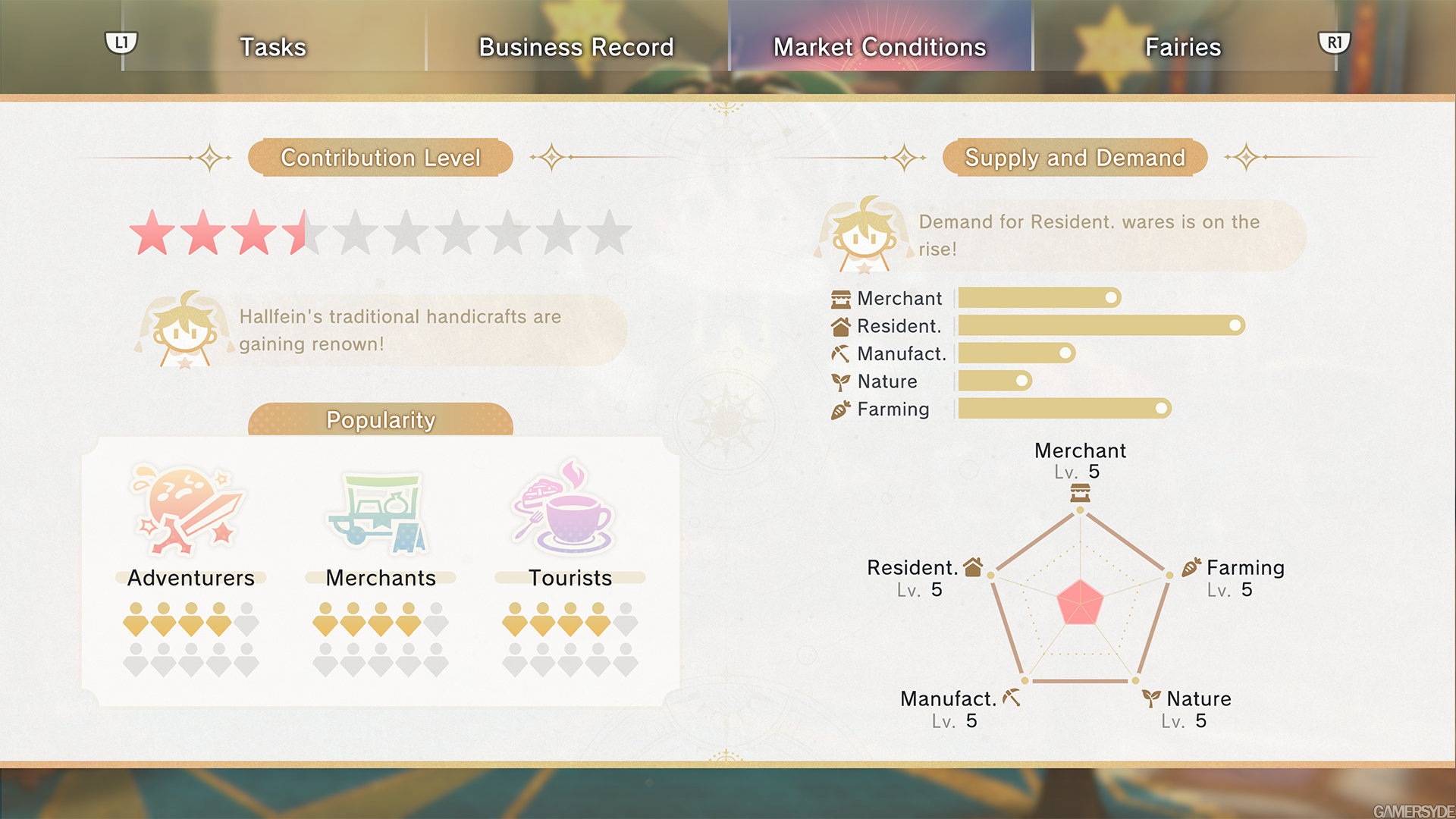
Task: Switch to the Tasks tab
Action: click(273, 47)
